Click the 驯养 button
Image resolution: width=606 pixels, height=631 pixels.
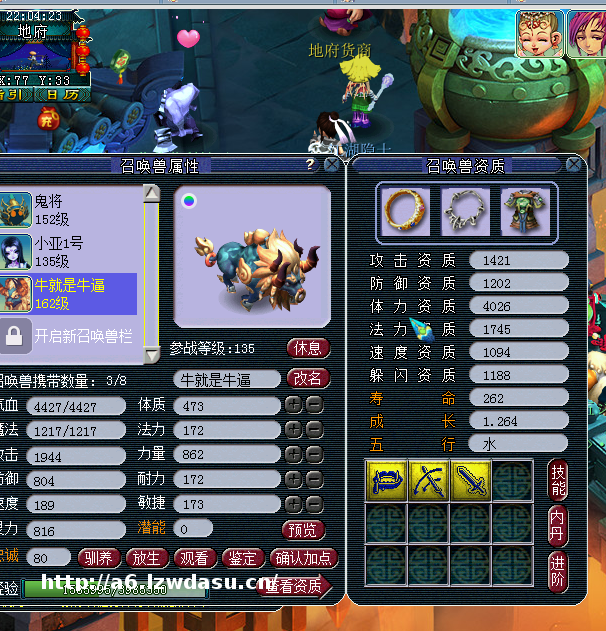click(100, 557)
